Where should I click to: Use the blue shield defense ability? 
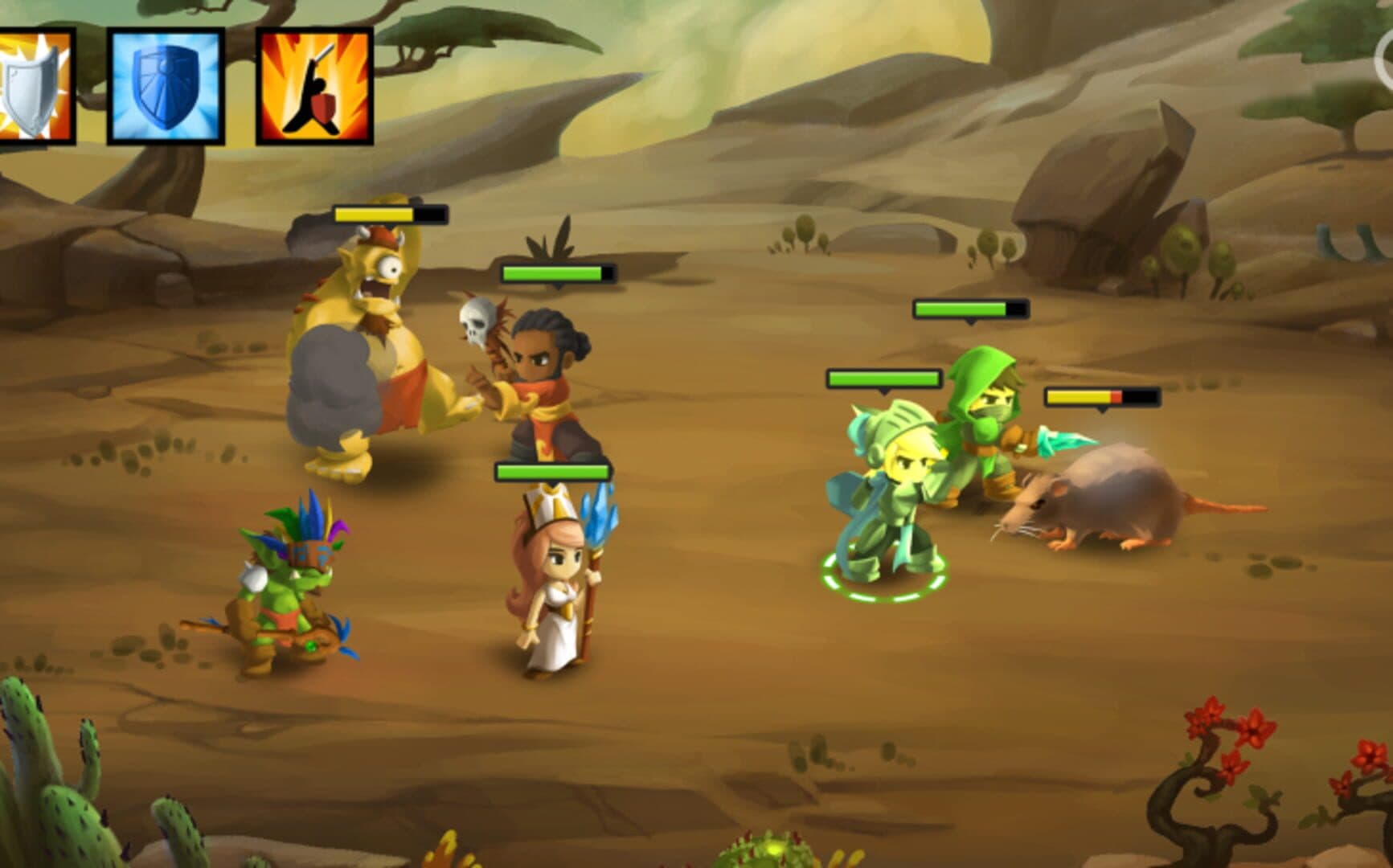click(x=166, y=86)
